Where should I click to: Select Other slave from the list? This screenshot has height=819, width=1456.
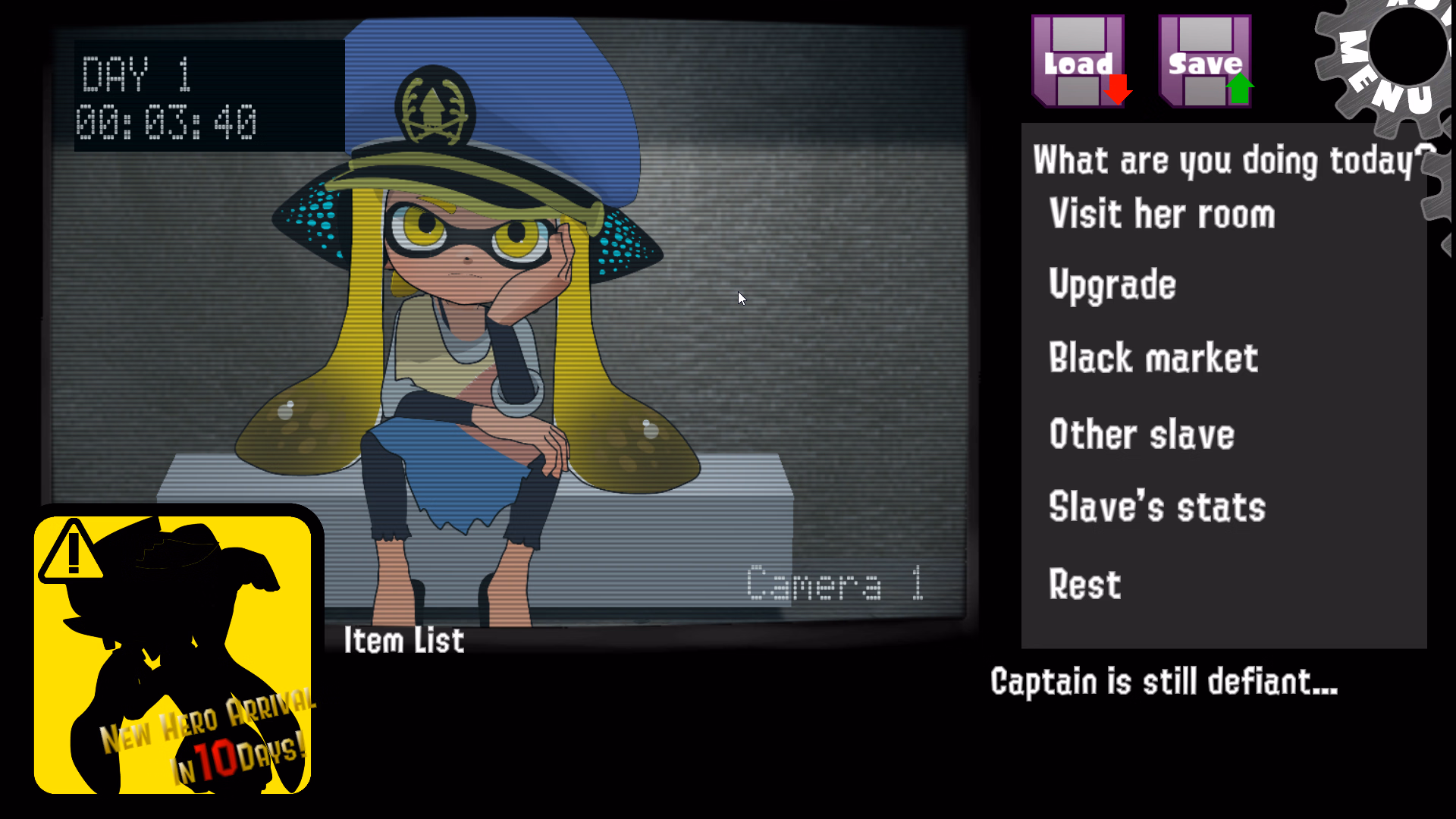pyautogui.click(x=1141, y=434)
